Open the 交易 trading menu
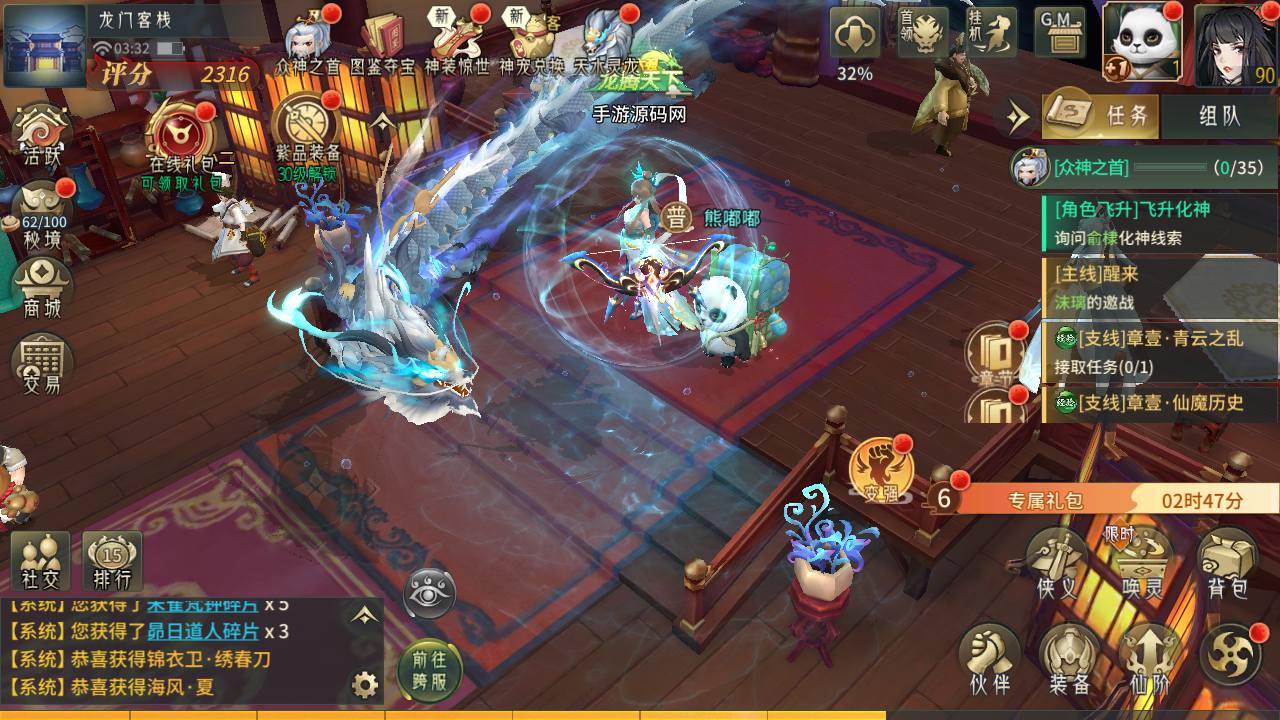 pyautogui.click(x=43, y=361)
